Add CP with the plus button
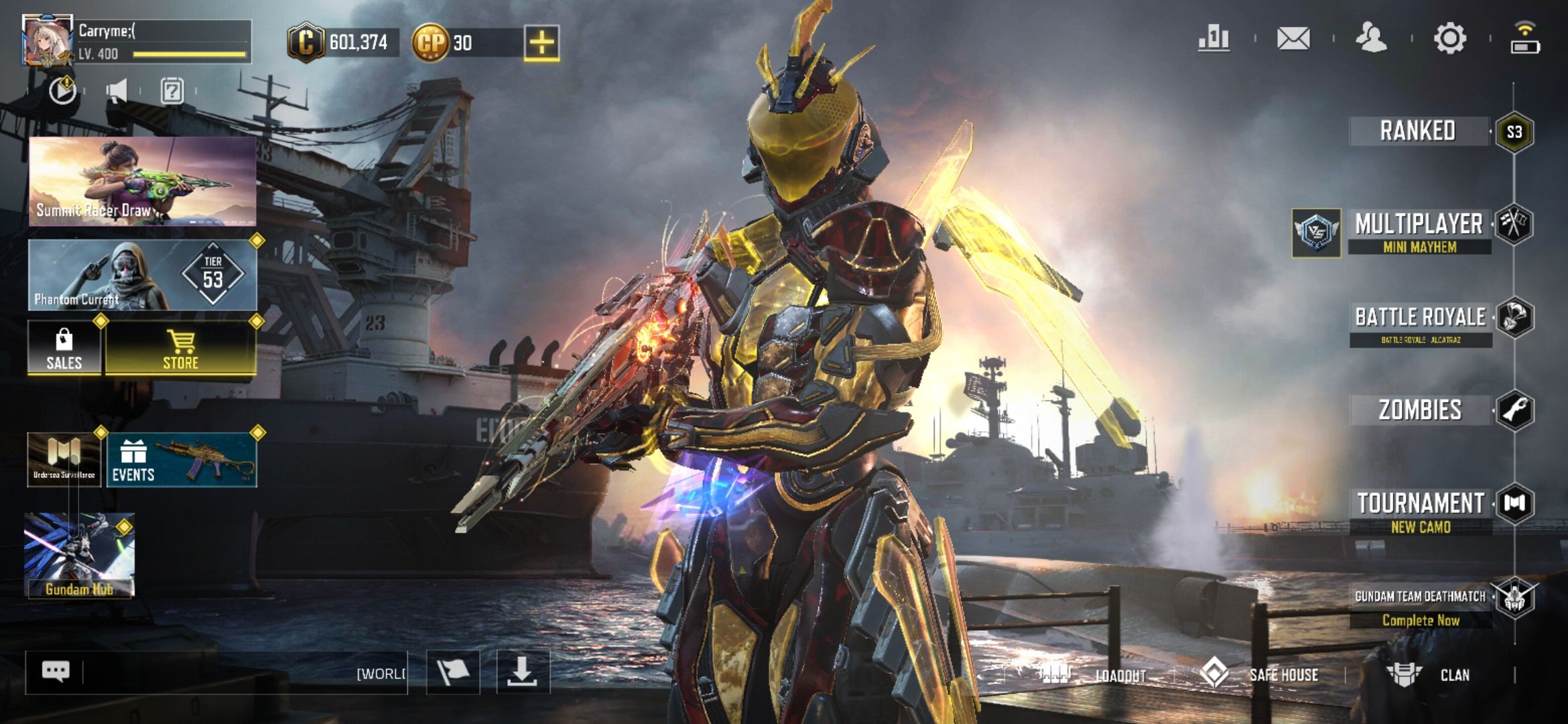Image resolution: width=1568 pixels, height=724 pixels. coord(541,44)
